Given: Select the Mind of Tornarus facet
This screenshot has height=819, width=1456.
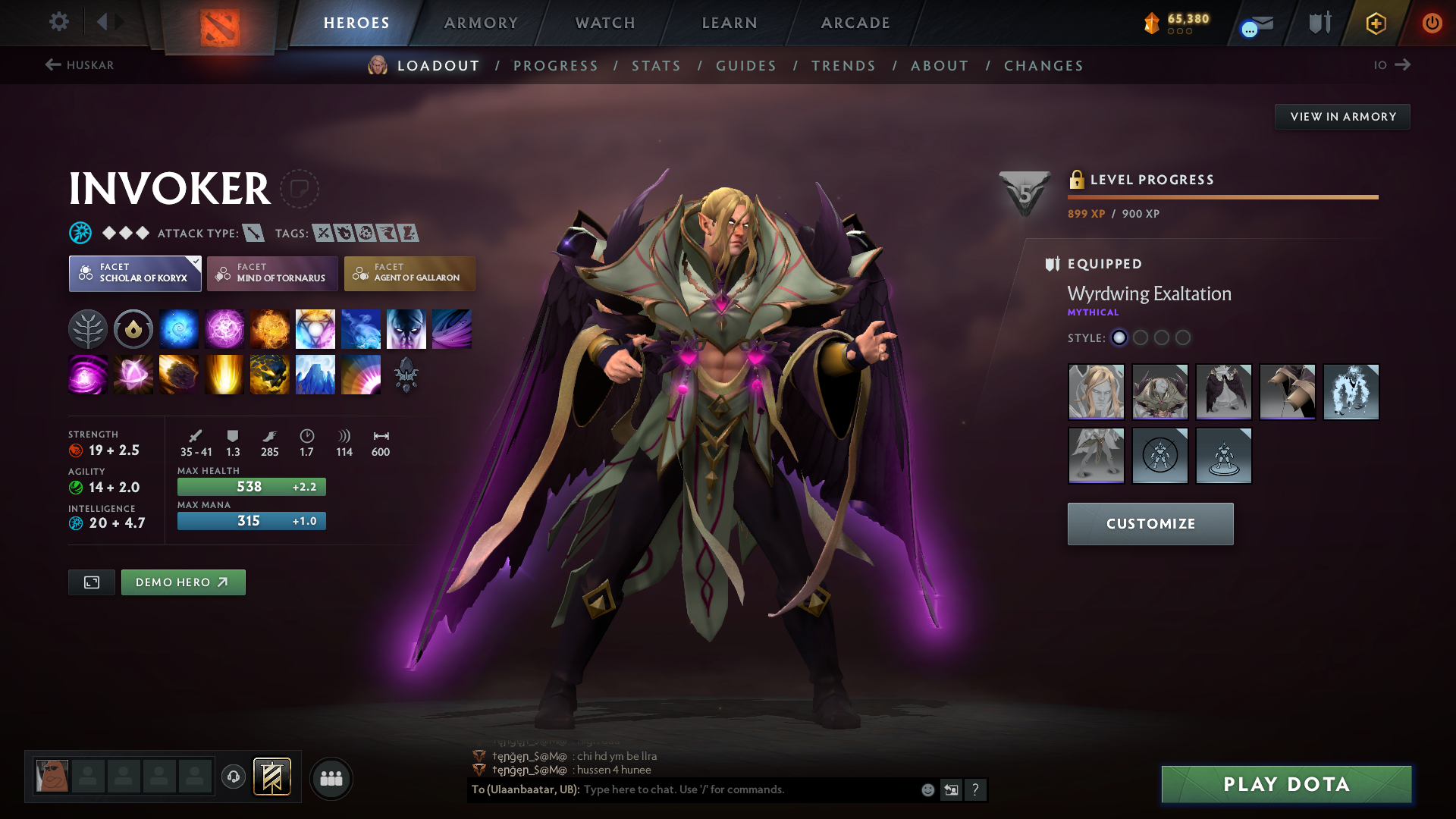Looking at the screenshot, I should (272, 274).
